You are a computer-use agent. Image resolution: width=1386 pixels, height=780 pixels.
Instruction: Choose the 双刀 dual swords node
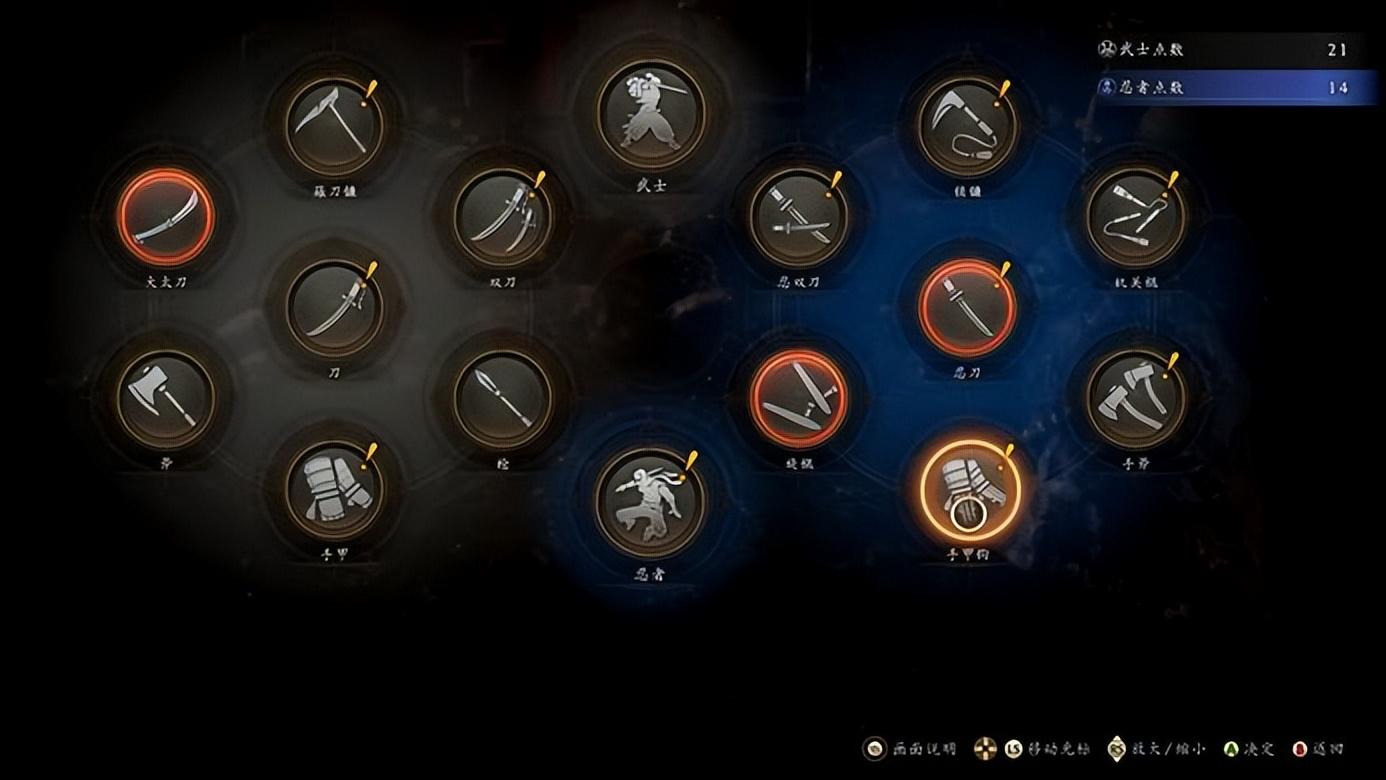502,217
